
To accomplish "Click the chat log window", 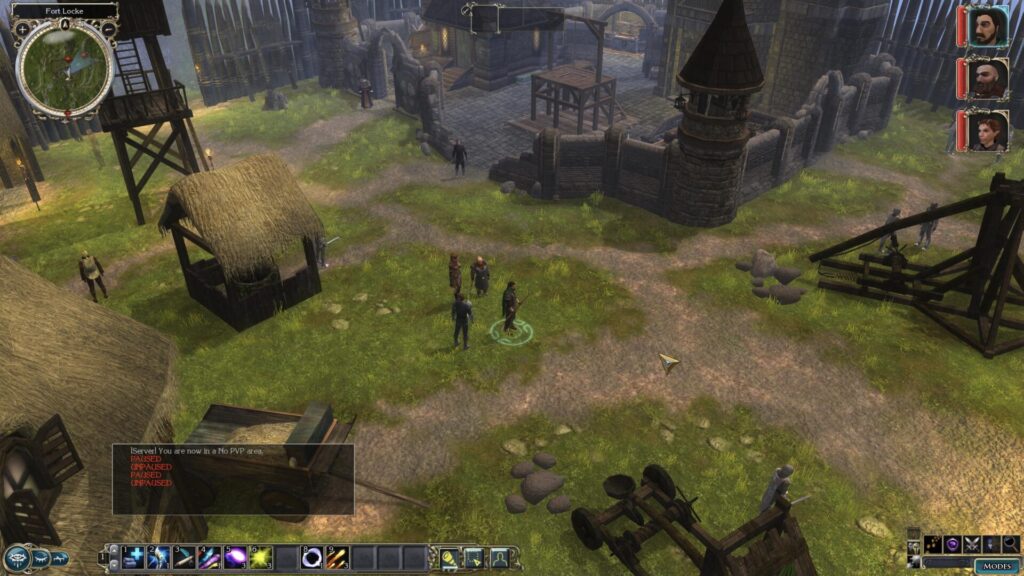I will 233,479.
